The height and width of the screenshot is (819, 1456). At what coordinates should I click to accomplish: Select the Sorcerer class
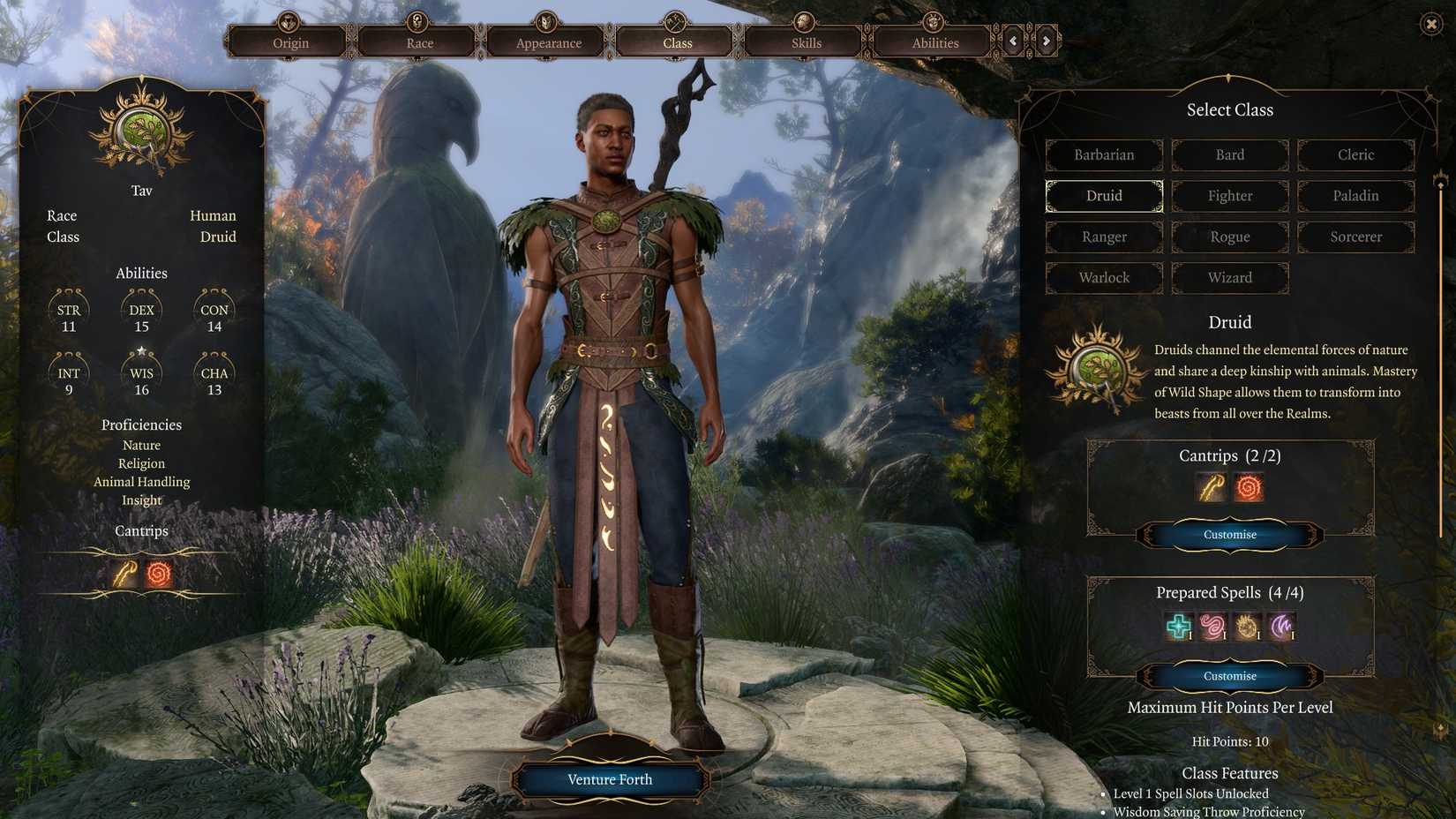pos(1355,237)
